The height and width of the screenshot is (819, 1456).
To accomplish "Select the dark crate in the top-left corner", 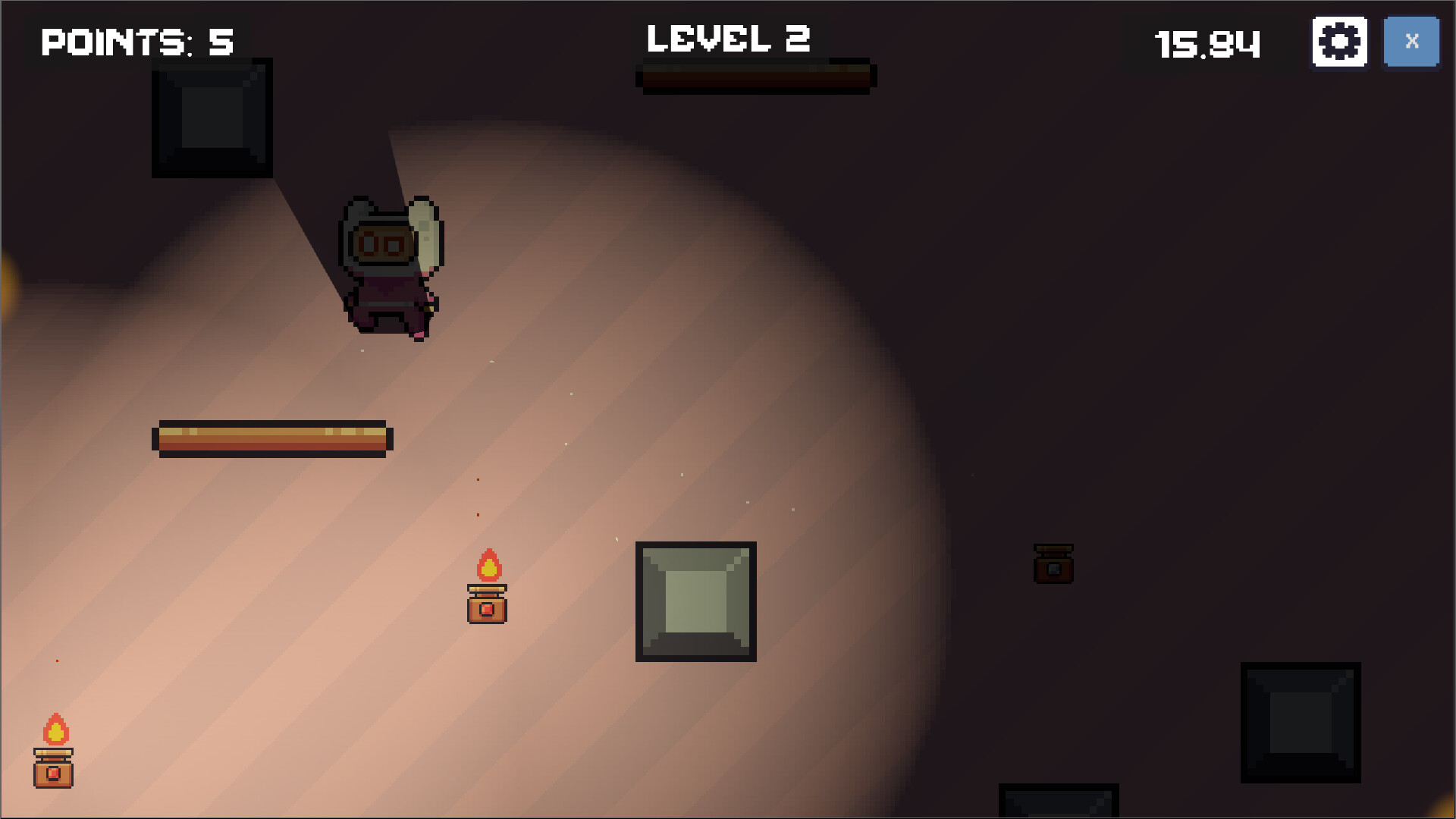I will coord(212,118).
